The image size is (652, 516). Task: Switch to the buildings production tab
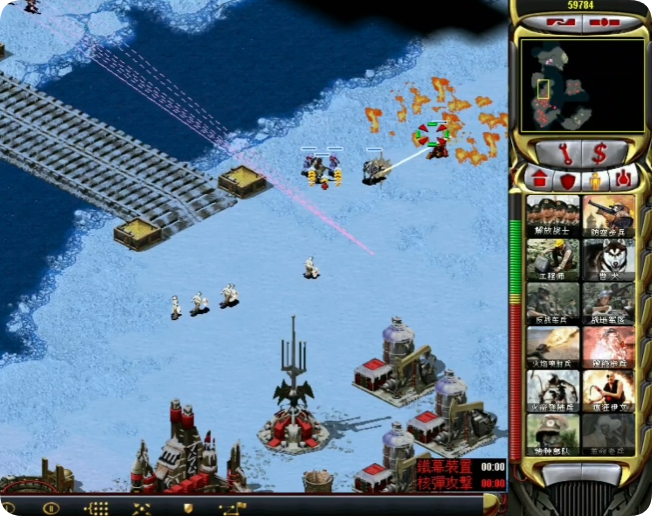point(538,180)
